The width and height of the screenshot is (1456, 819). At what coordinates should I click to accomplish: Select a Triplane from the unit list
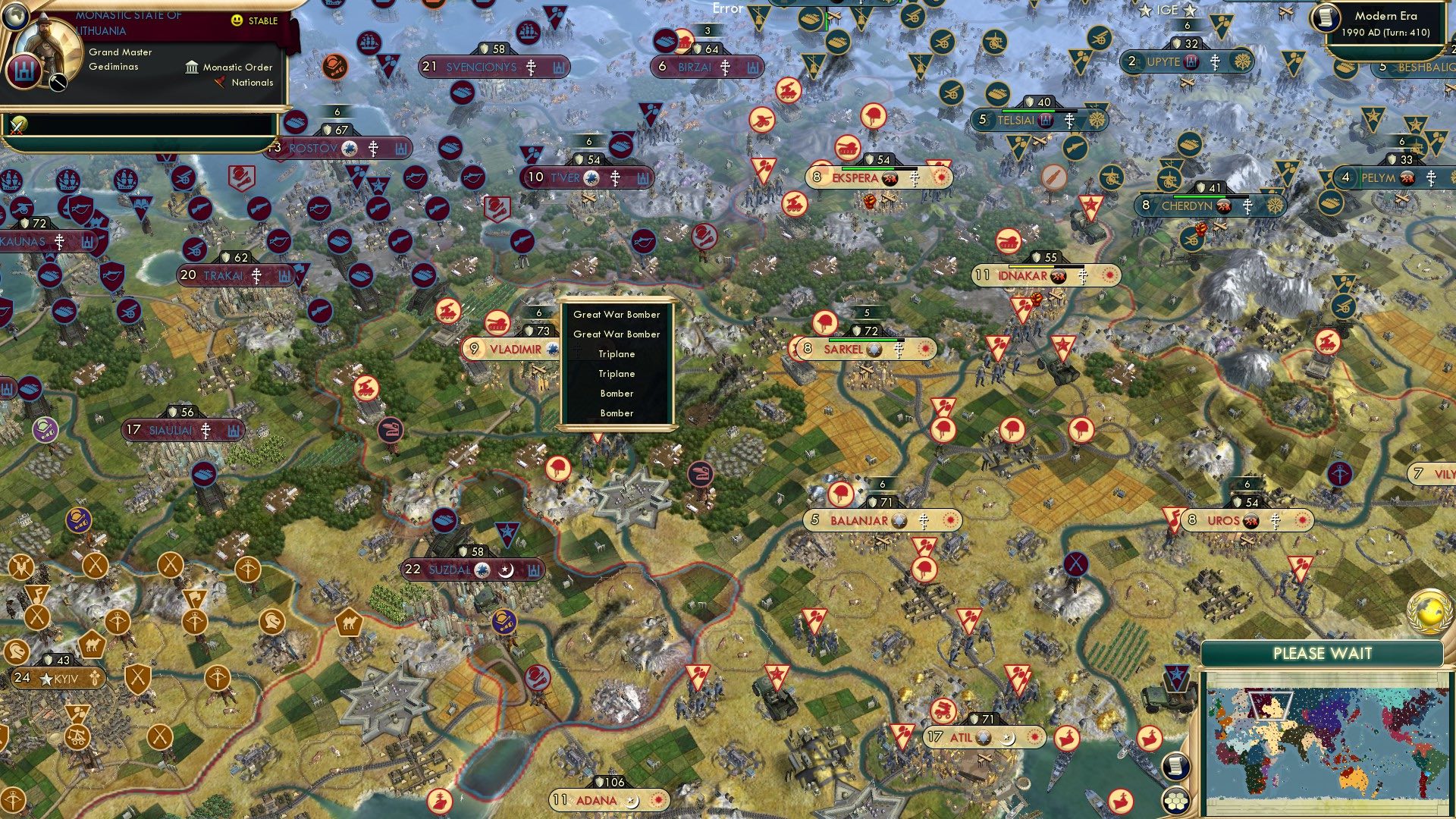click(x=618, y=353)
